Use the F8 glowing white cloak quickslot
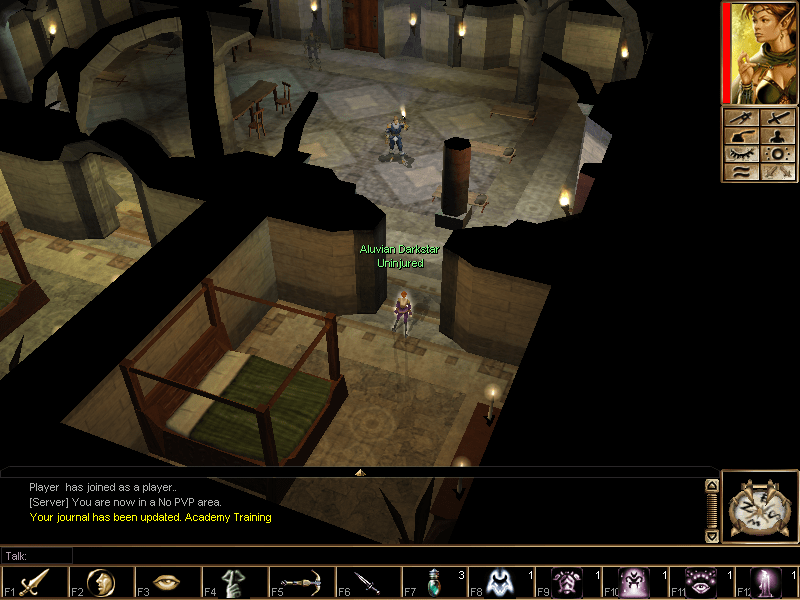Image resolution: width=800 pixels, height=600 pixels. click(501, 582)
